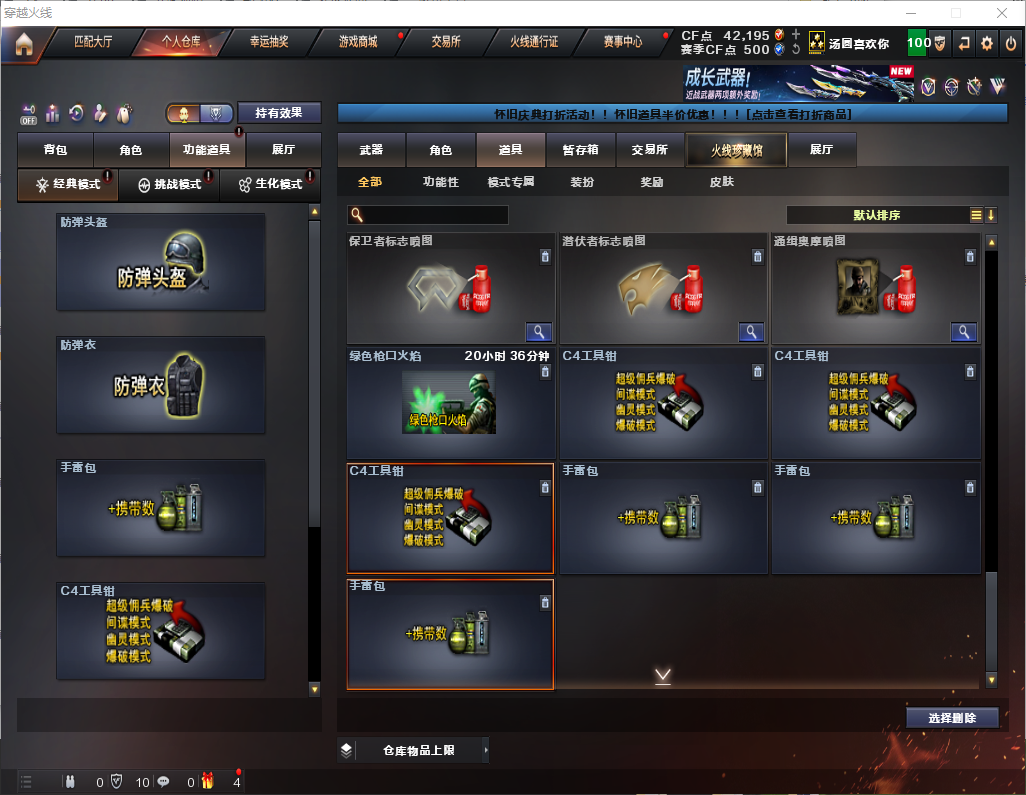Open the gear settings icon
The height and width of the screenshot is (795, 1026).
click(987, 43)
